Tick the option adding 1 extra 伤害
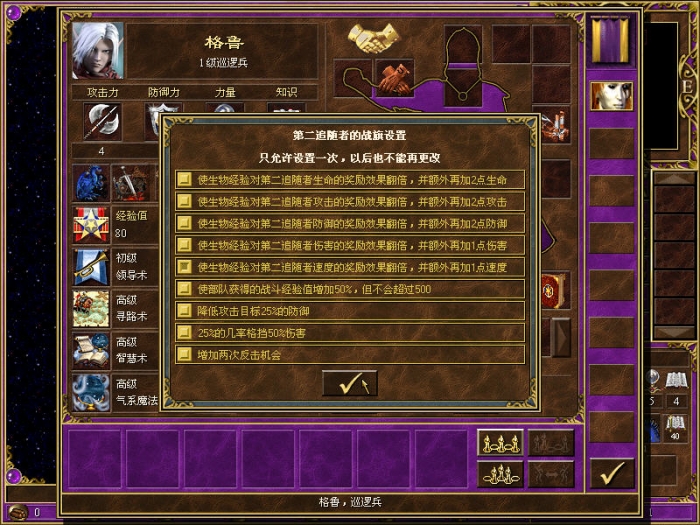The width and height of the screenshot is (700, 525). 185,245
